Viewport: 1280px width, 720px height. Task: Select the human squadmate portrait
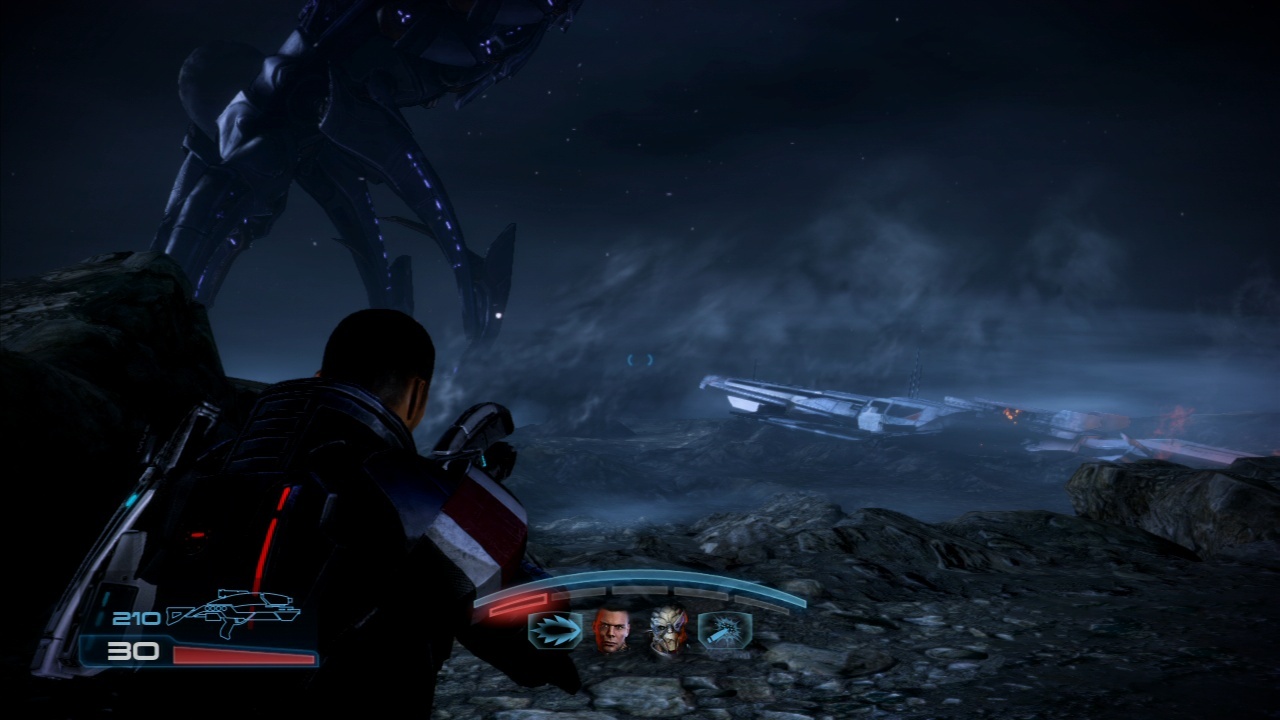pos(612,630)
